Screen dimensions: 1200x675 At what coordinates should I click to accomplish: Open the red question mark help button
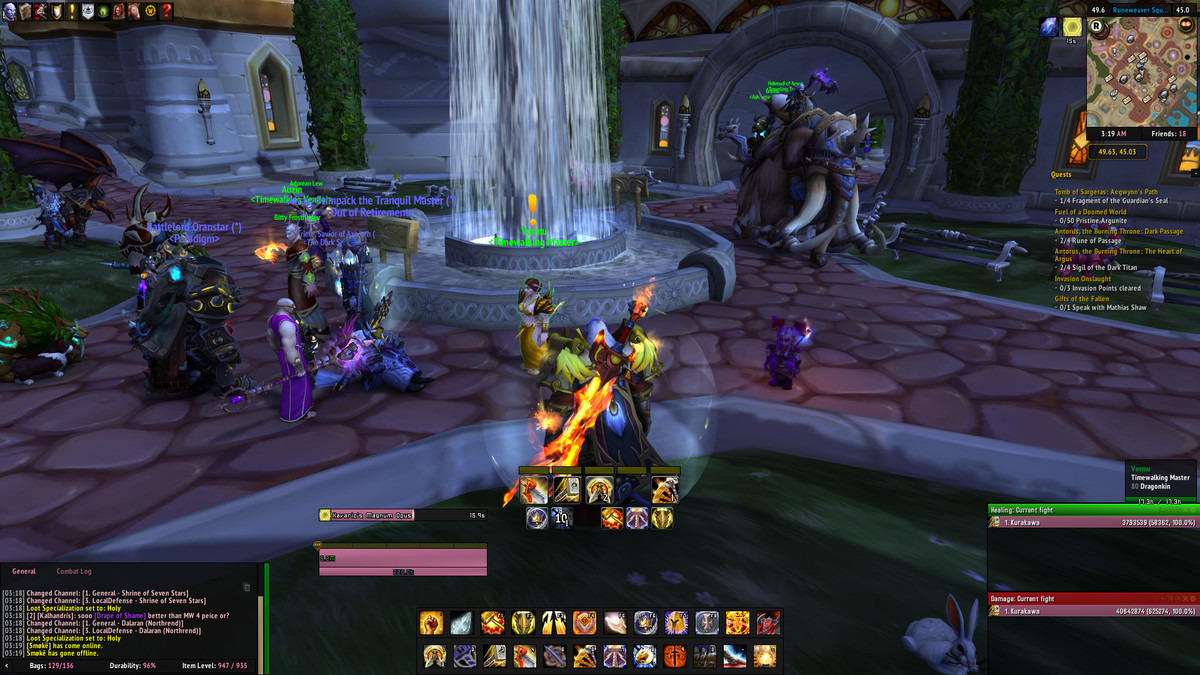pos(166,11)
